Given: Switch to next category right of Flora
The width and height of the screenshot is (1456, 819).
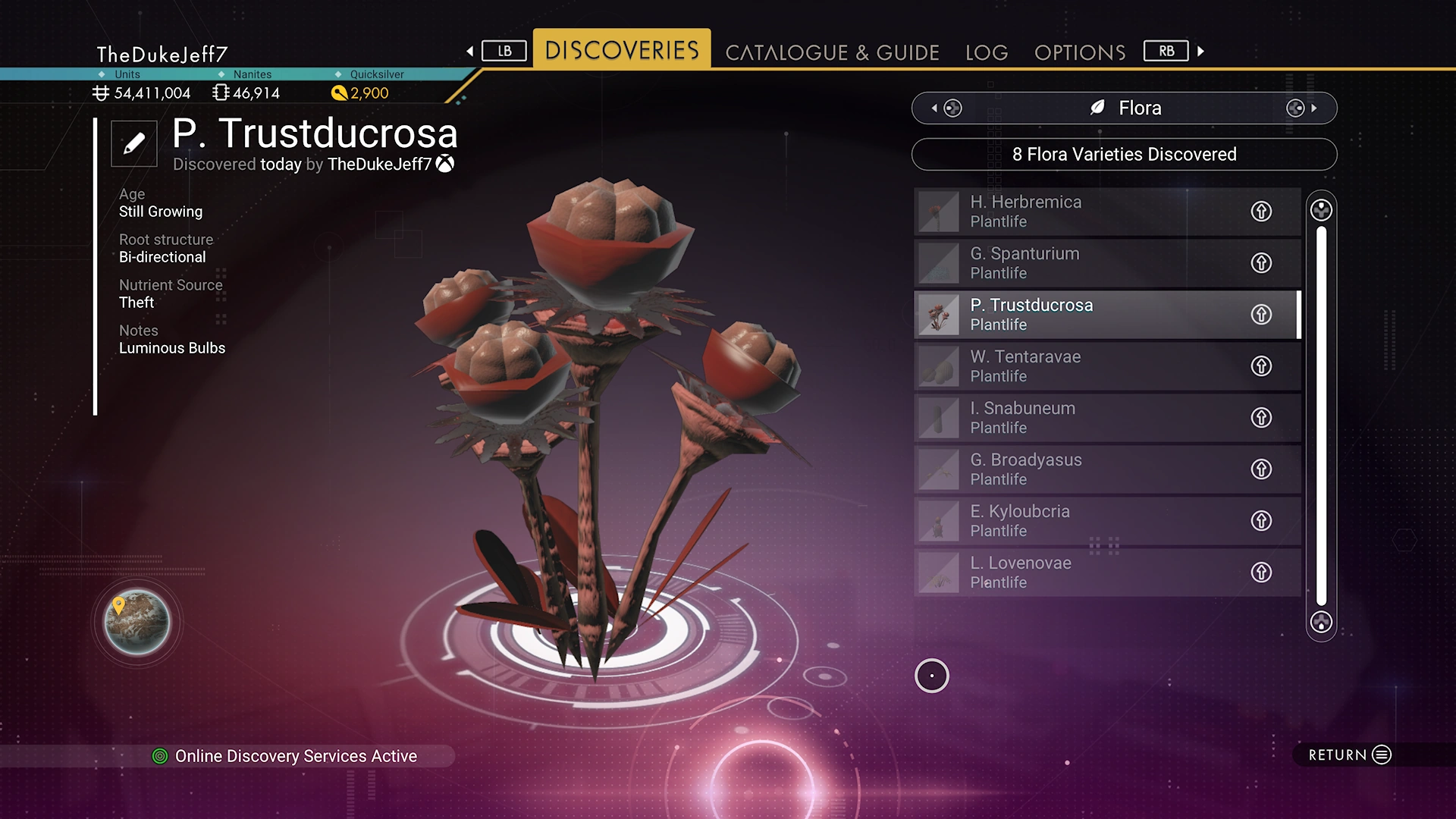Looking at the screenshot, I should [x=1301, y=108].
